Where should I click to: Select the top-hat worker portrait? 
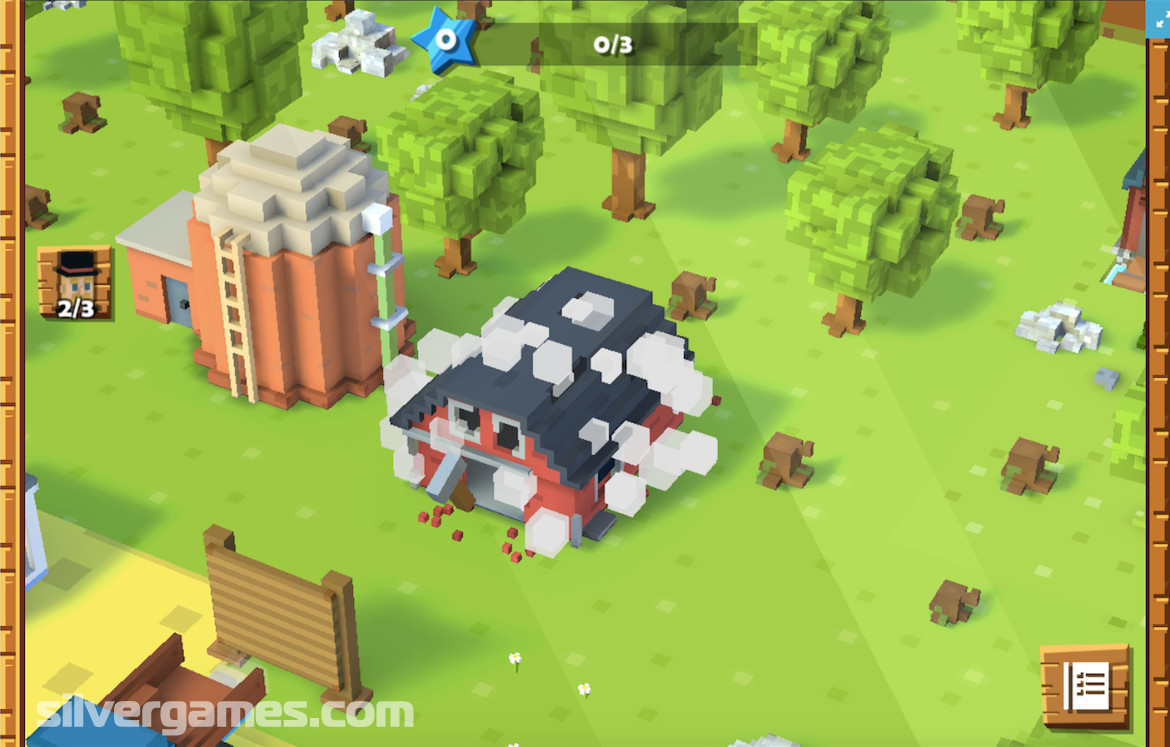(x=75, y=283)
